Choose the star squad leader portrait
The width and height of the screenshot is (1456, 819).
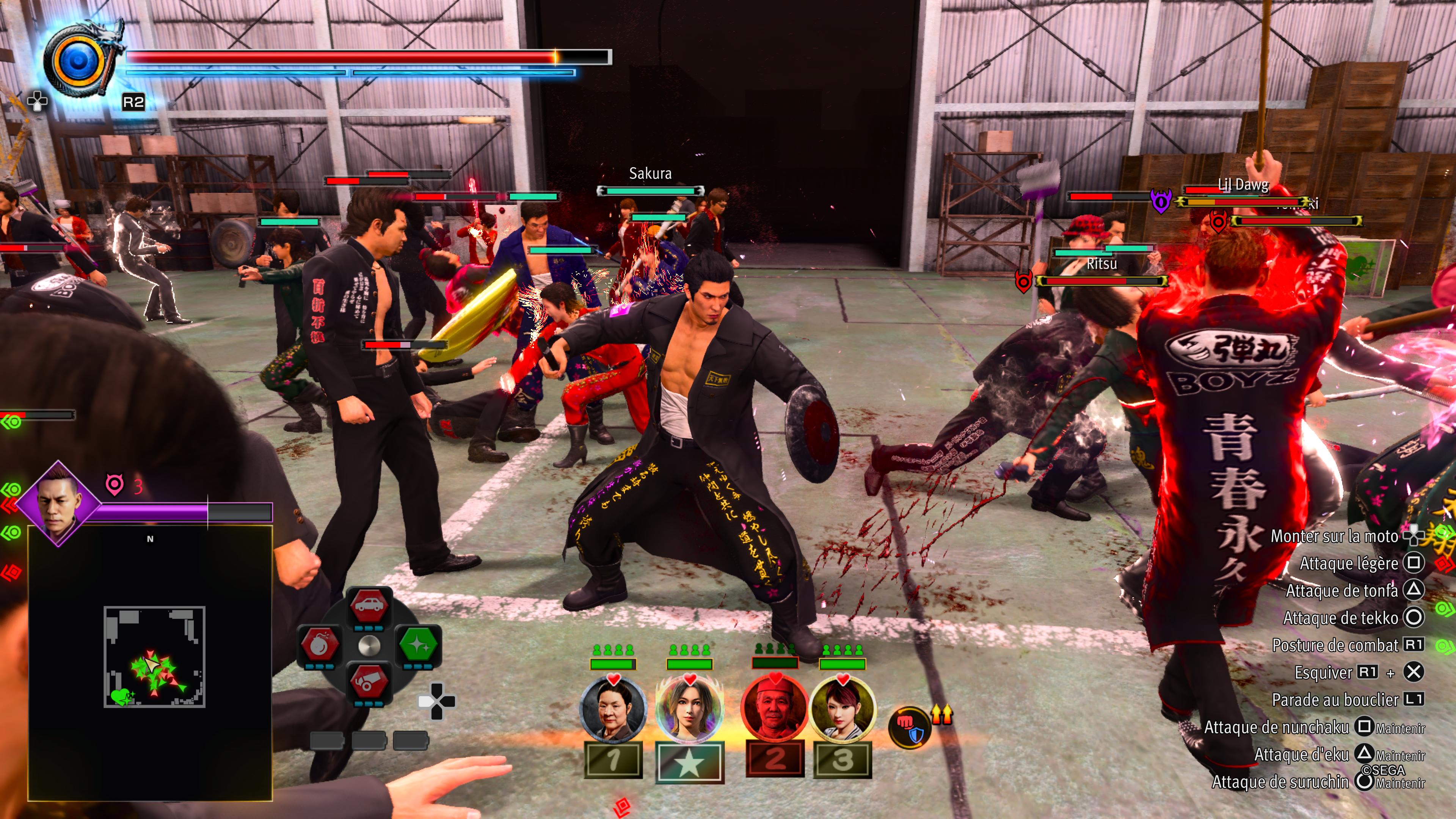[x=689, y=709]
